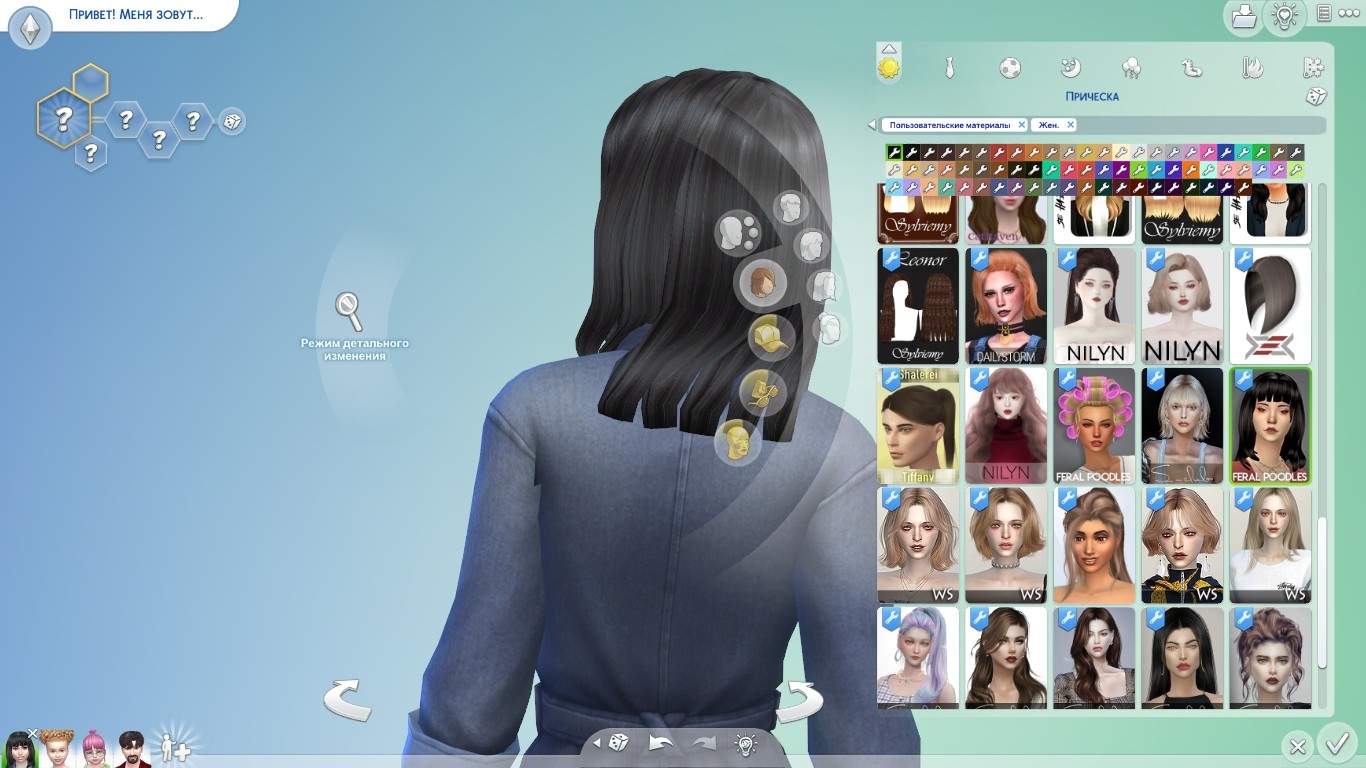Viewport: 1366px width, 768px height.
Task: Cancel with the X button beside checkmark
Action: click(x=1297, y=746)
